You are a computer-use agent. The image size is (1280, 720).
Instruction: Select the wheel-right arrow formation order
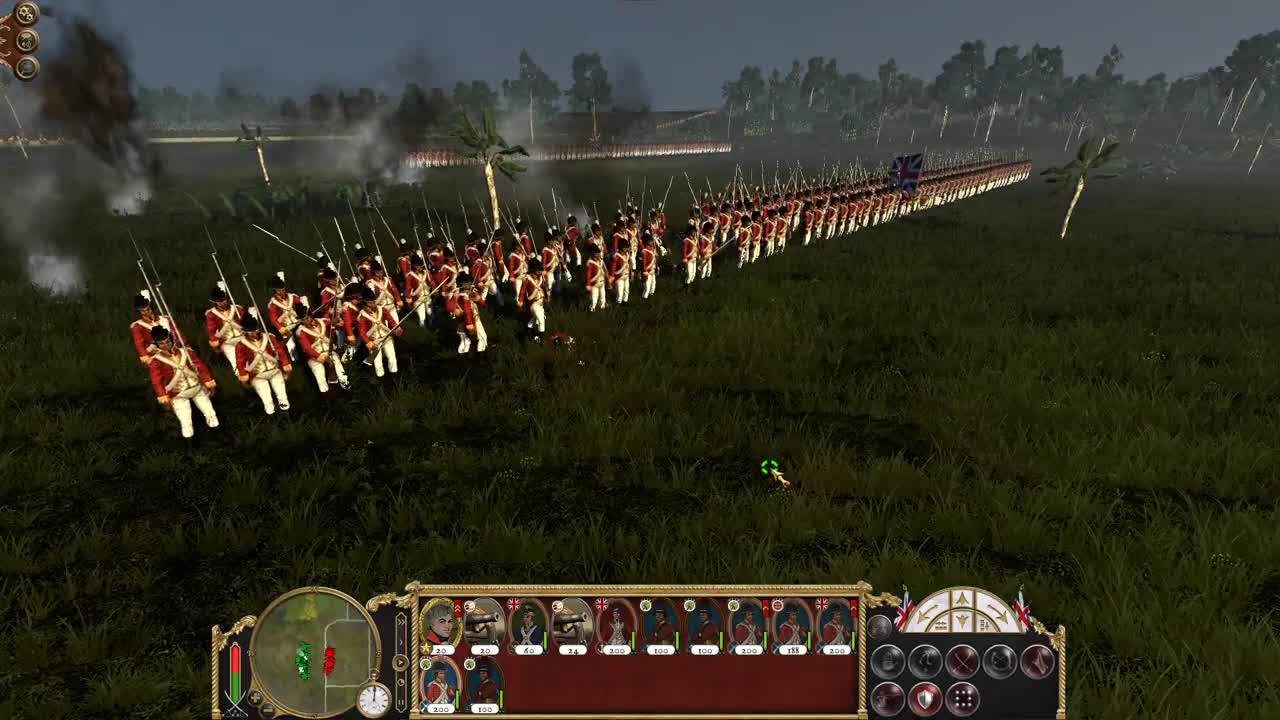point(999,611)
